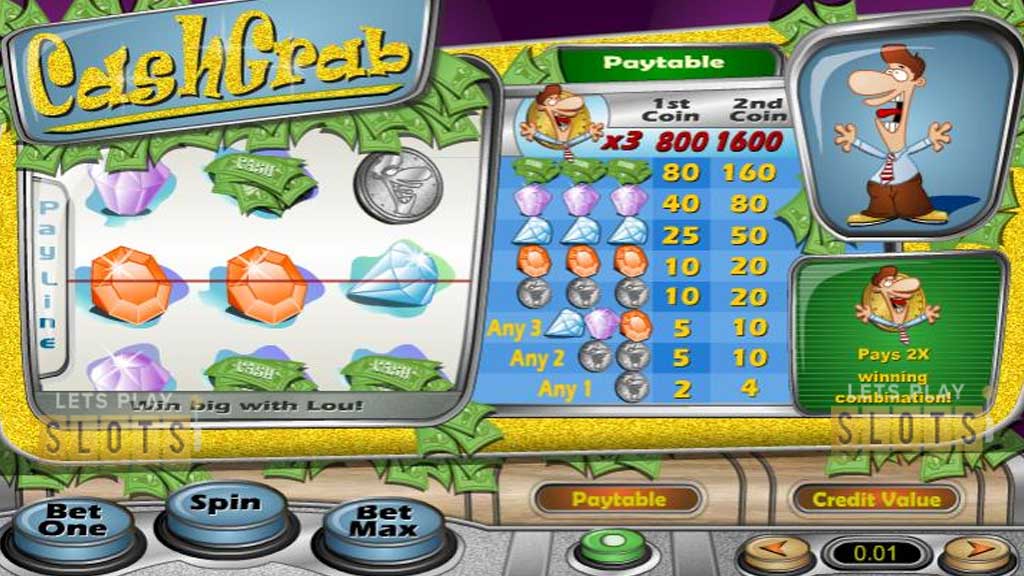Decrease credit value with the left arrow
1024x576 pixels.
(776, 552)
